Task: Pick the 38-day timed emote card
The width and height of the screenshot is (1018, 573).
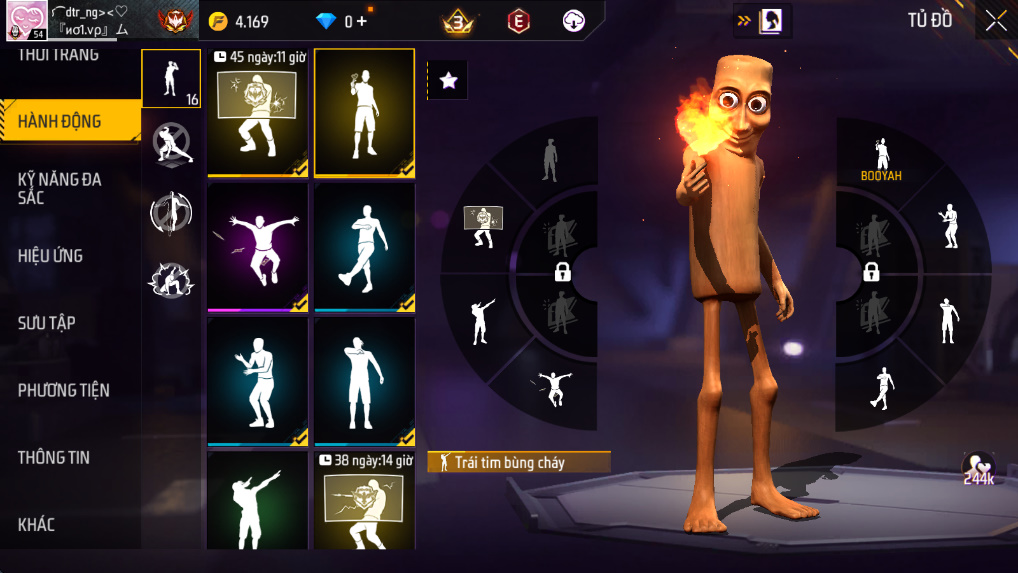Action: [364, 499]
